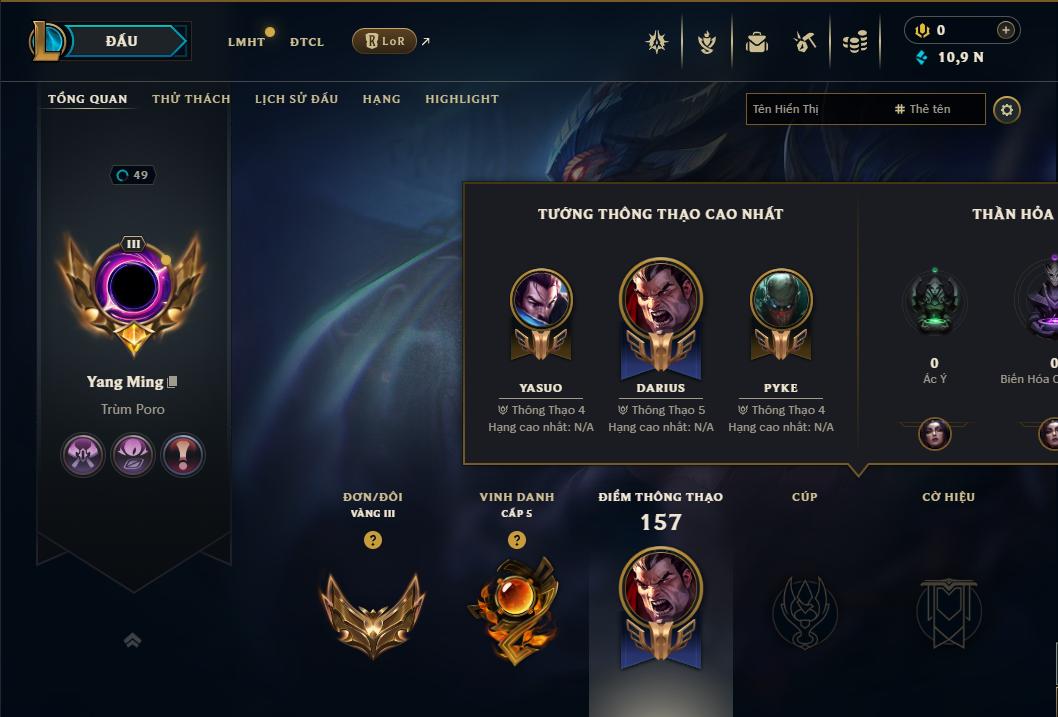Image resolution: width=1058 pixels, height=717 pixels.
Task: Select Pyke's mastery portrait
Action: (781, 300)
